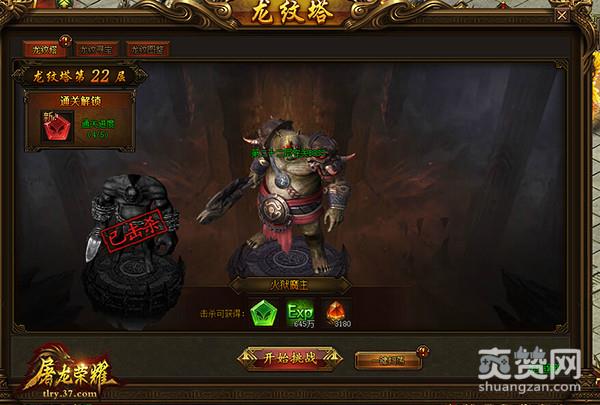Show the 龙纹图鉴 tab
Screen dimensions: 600x405
tap(149, 48)
